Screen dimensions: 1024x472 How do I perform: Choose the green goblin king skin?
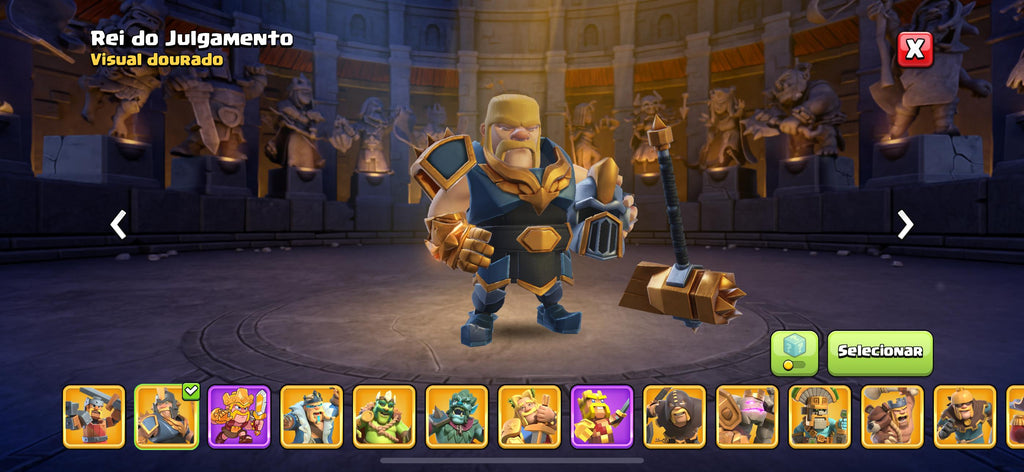click(x=384, y=416)
